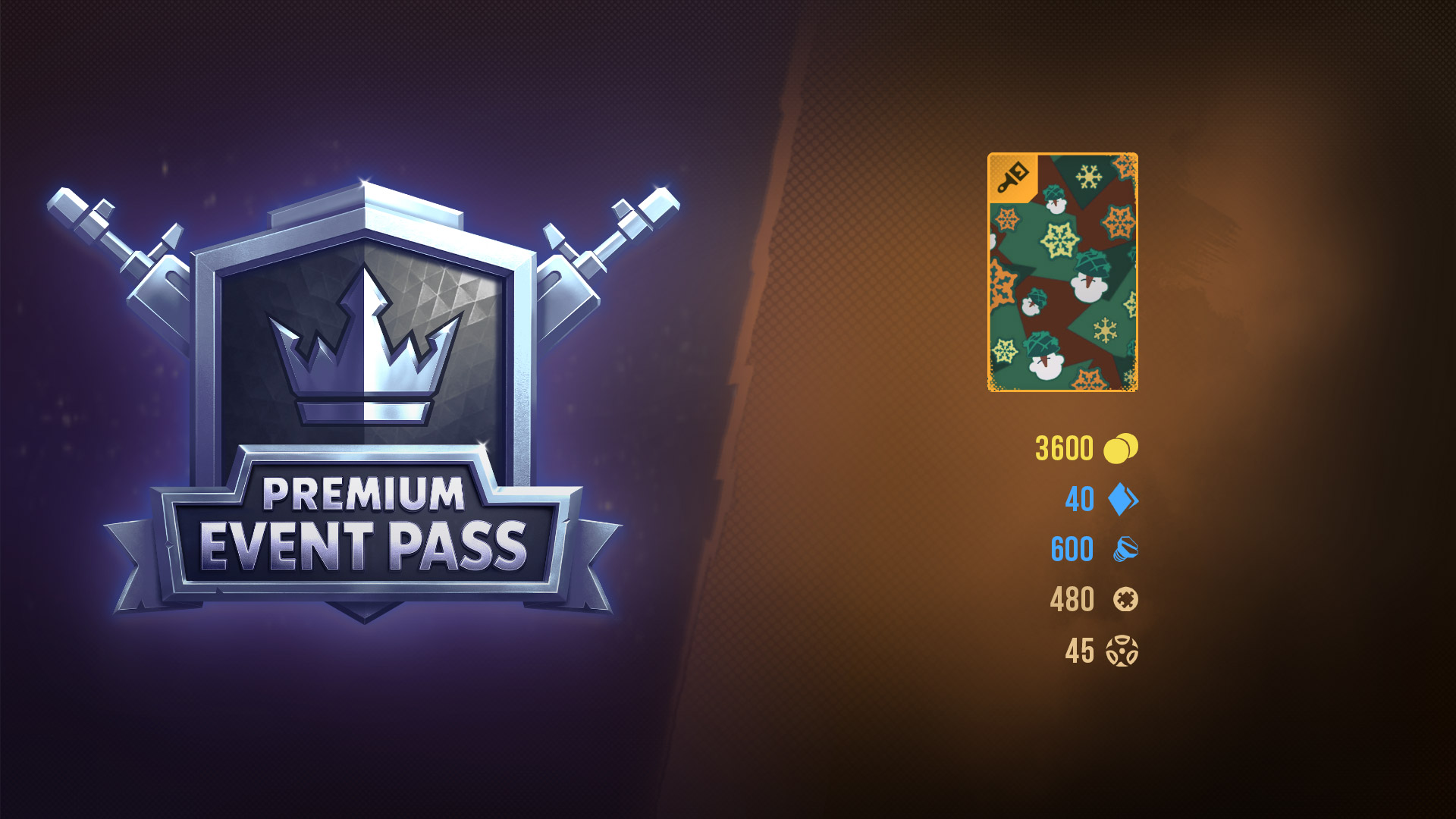Select the snowman winter camouflage card
The image size is (1456, 819).
pos(1062,272)
